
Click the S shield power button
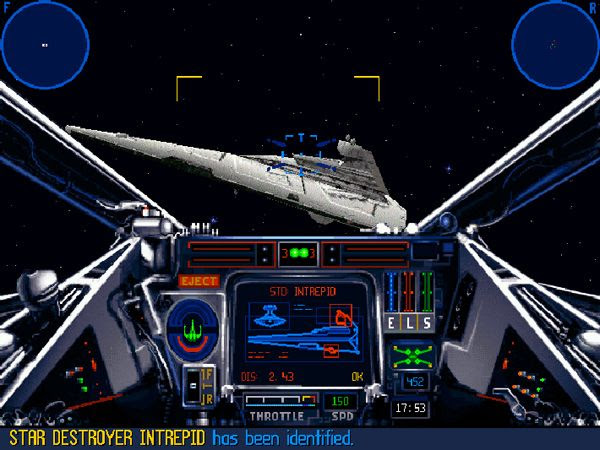(x=427, y=322)
